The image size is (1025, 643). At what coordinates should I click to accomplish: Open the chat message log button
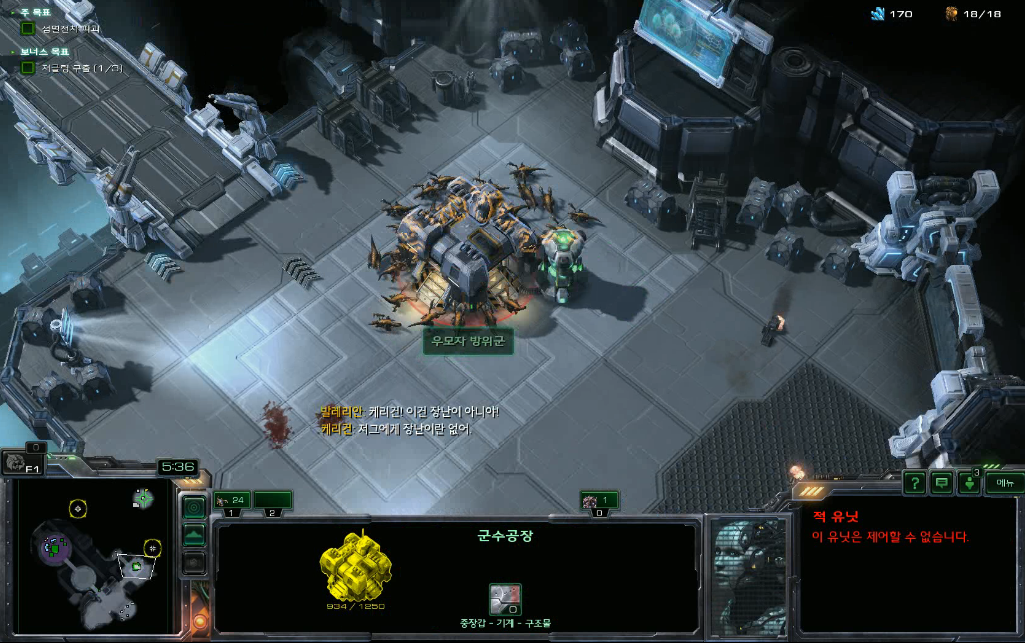coord(941,483)
